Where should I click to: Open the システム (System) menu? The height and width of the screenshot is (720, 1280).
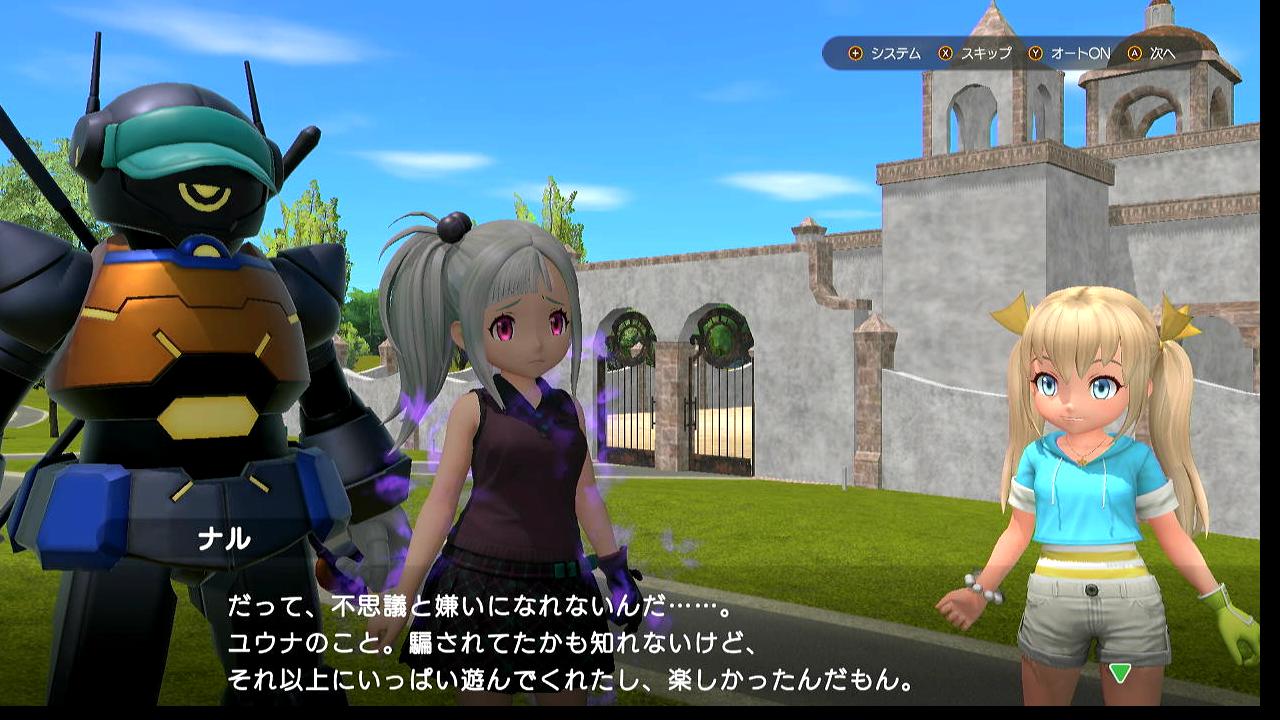[x=884, y=53]
